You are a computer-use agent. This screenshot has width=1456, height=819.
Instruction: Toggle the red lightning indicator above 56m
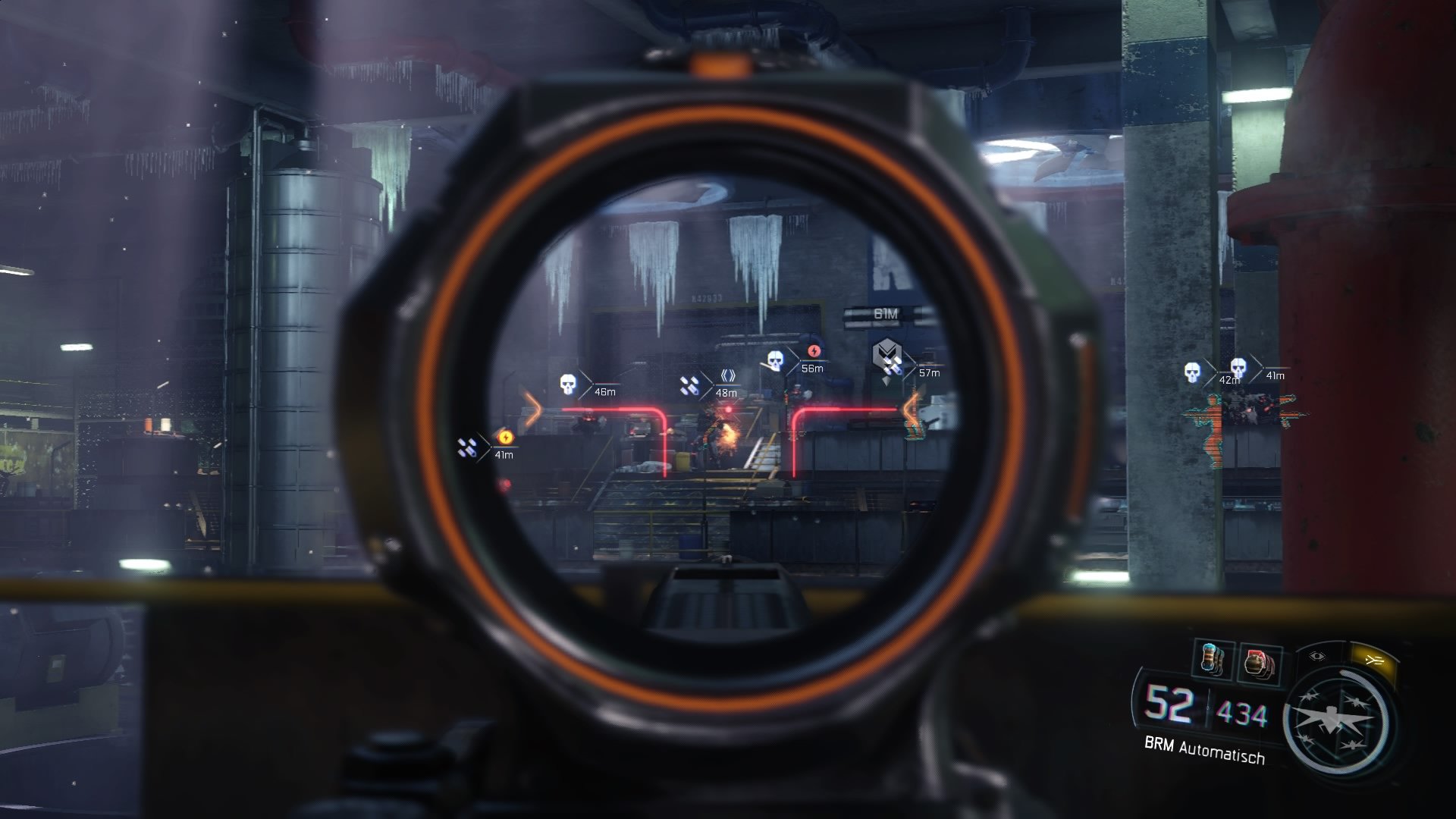[x=814, y=352]
